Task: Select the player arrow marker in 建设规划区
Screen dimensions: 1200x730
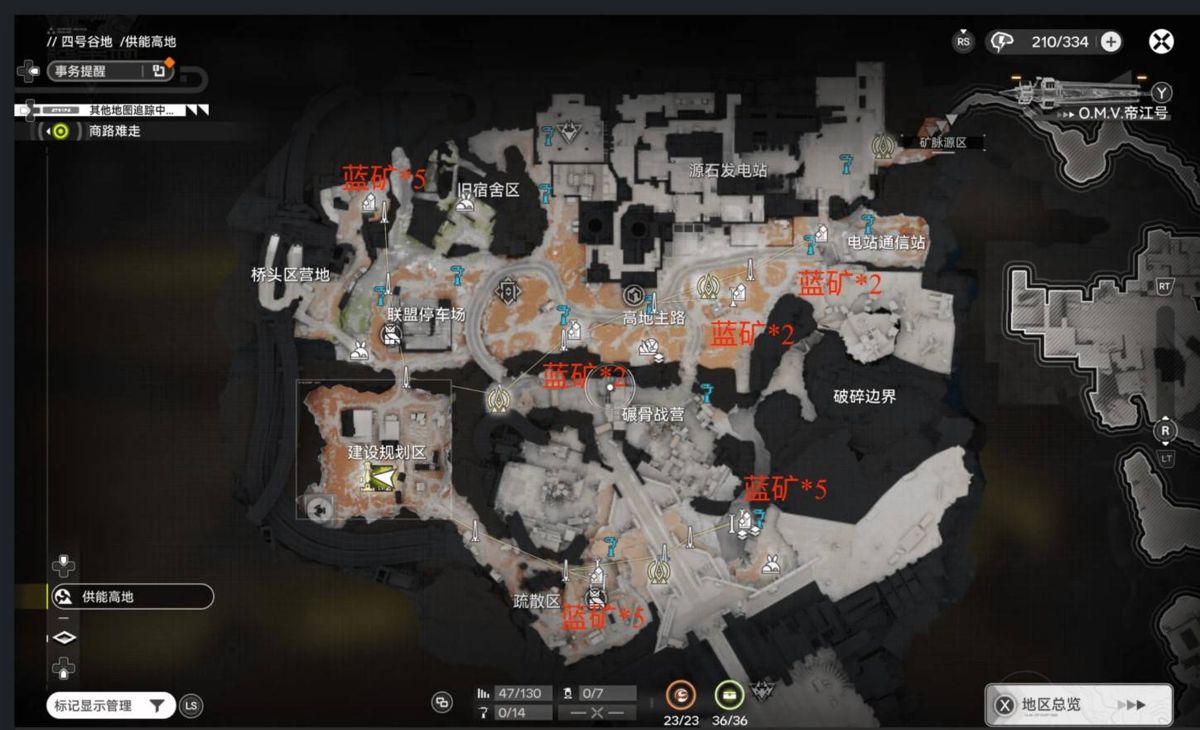Action: pyautogui.click(x=379, y=481)
